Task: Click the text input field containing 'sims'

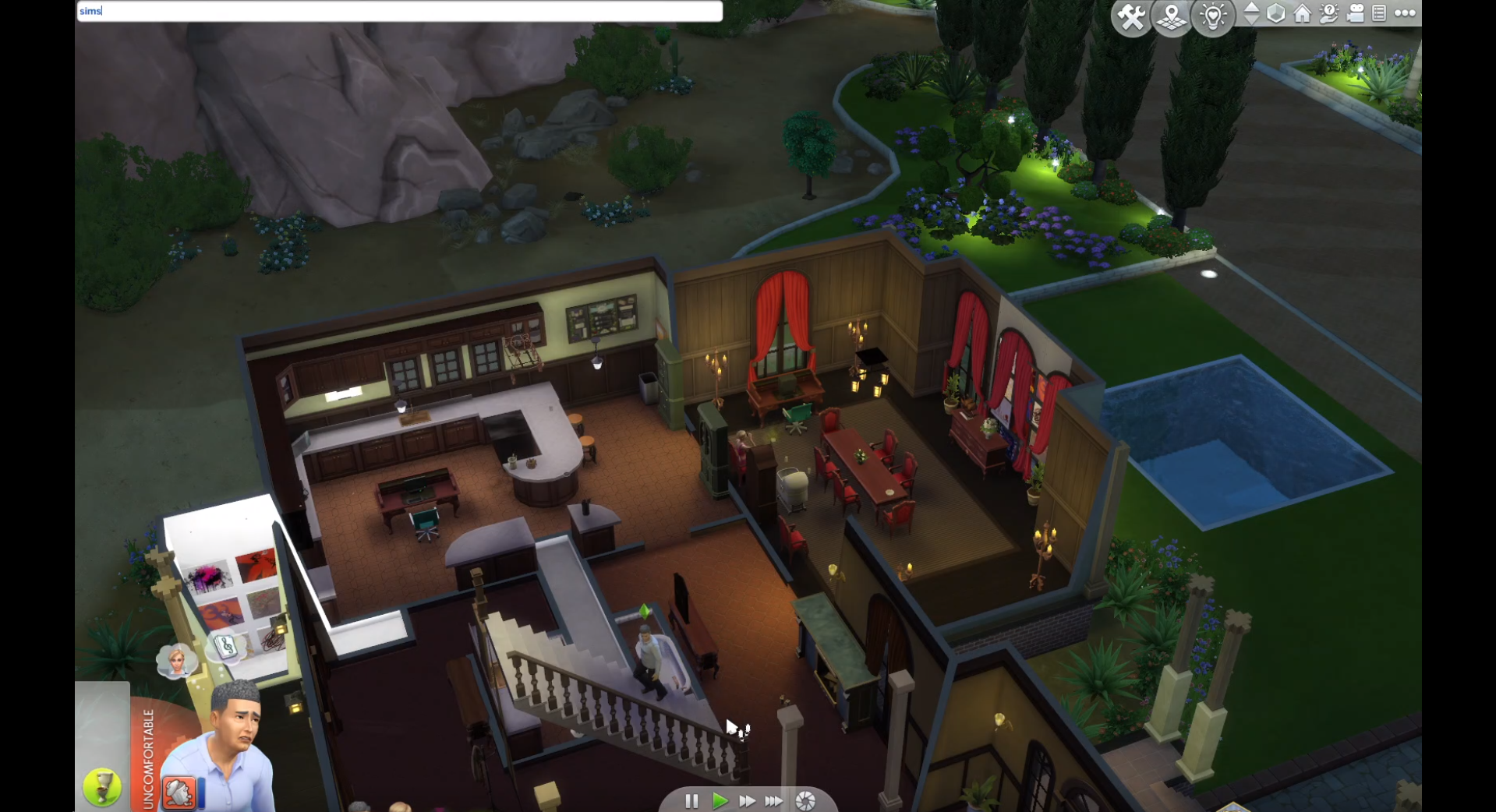Action: point(399,11)
